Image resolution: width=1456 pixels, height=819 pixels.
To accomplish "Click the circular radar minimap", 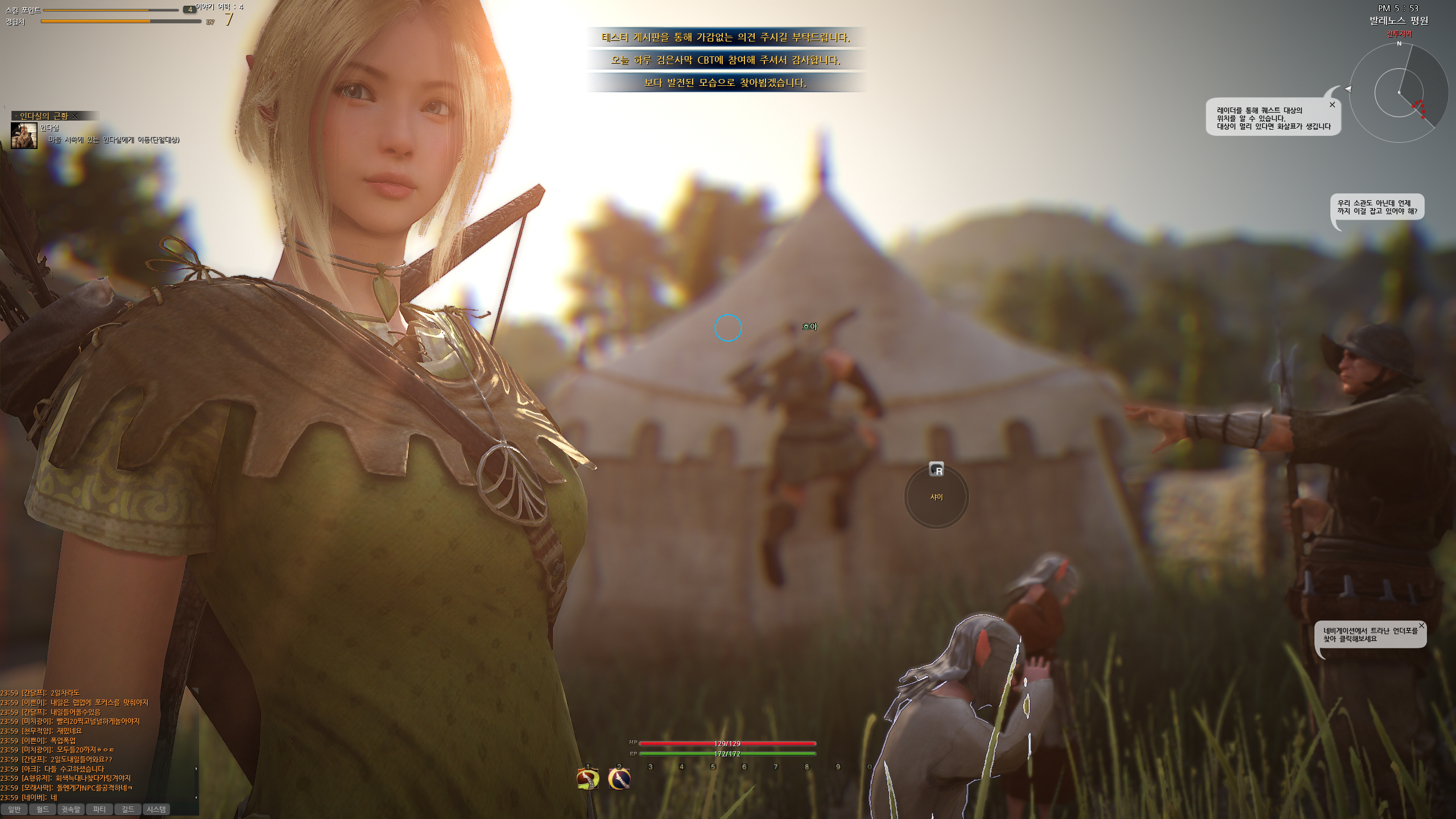I will tap(1399, 93).
